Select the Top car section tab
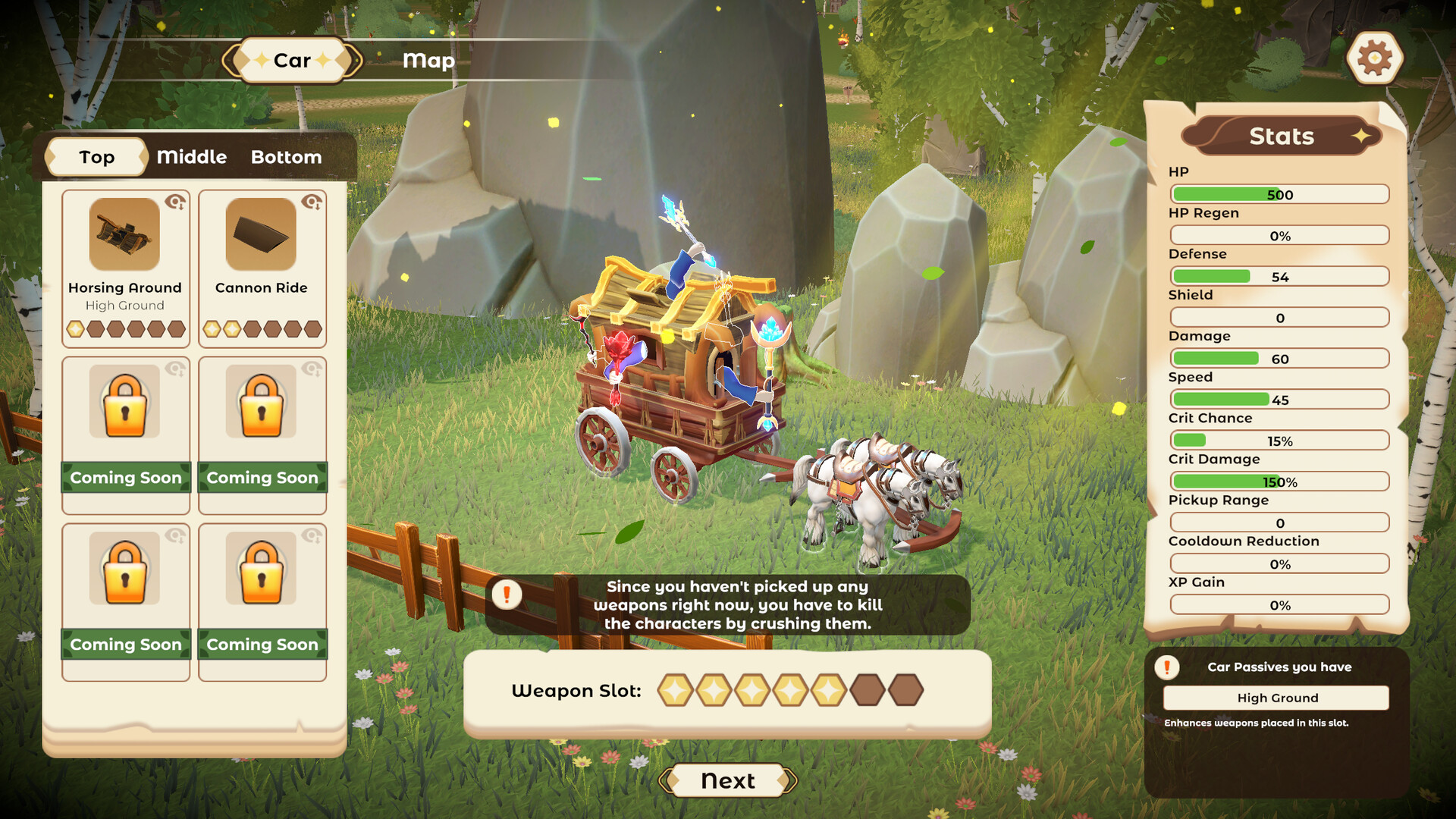1456x819 pixels. tap(96, 157)
